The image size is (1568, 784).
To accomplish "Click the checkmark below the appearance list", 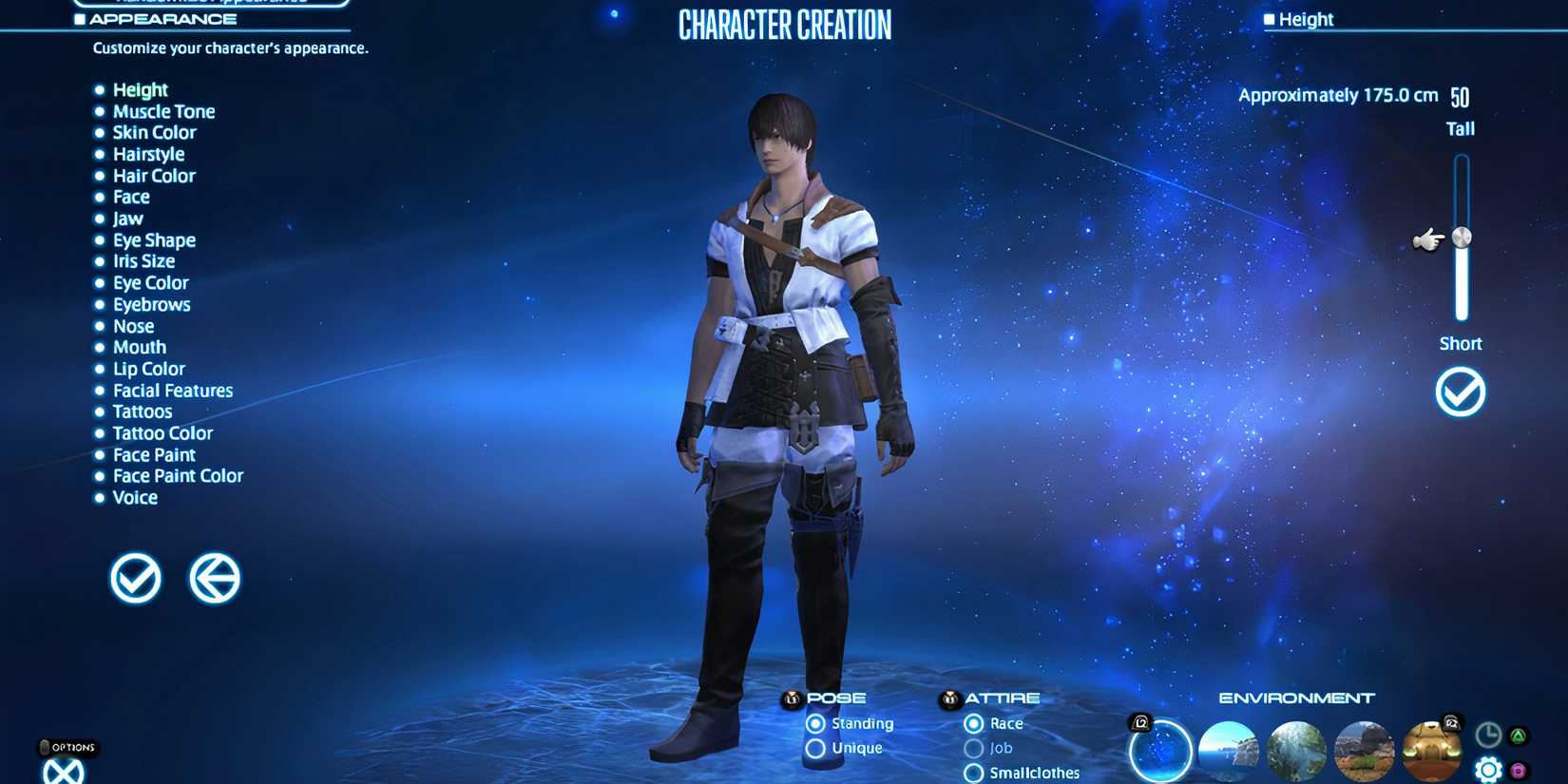I will [134, 578].
